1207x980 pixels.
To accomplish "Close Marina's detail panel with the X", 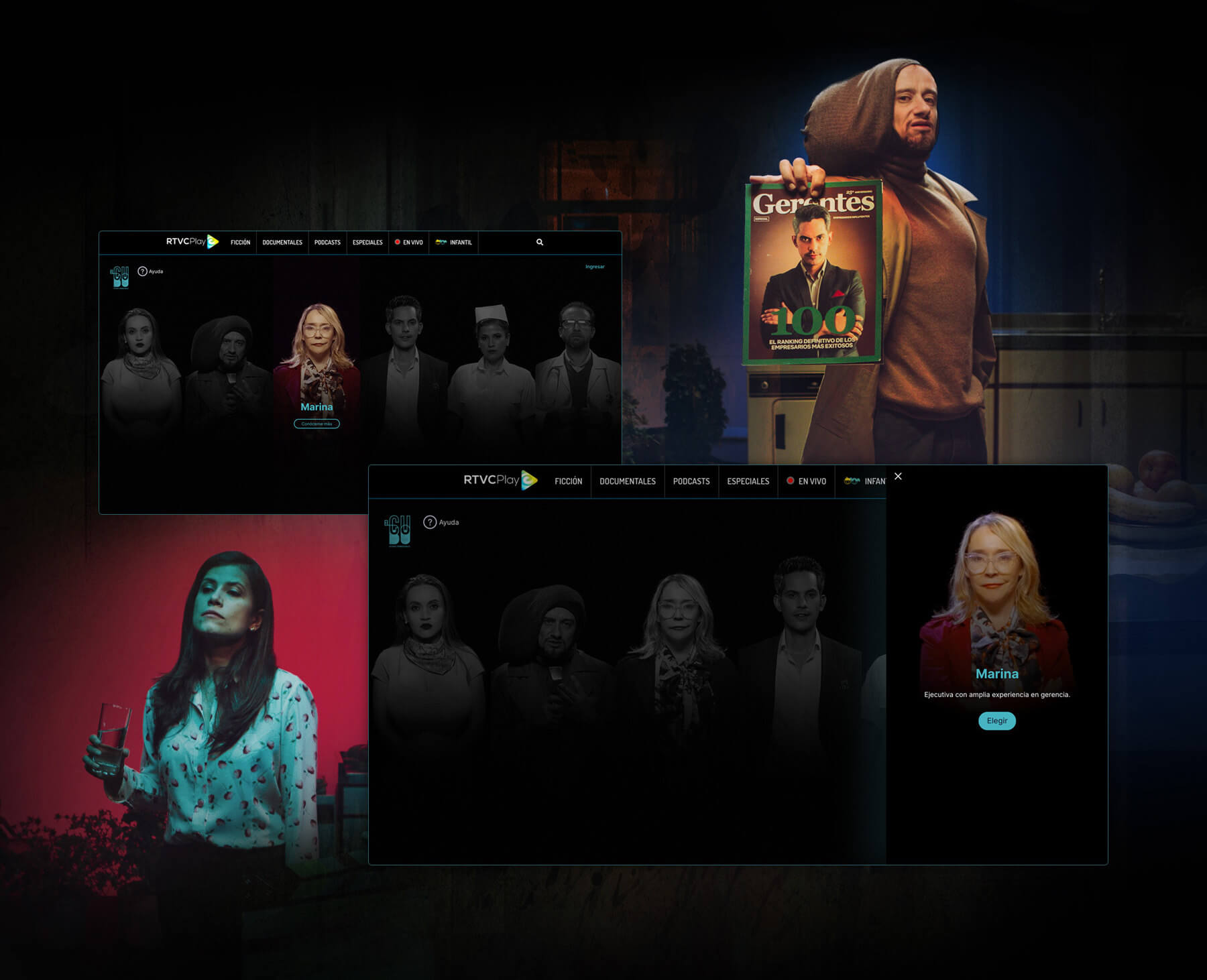I will point(898,476).
